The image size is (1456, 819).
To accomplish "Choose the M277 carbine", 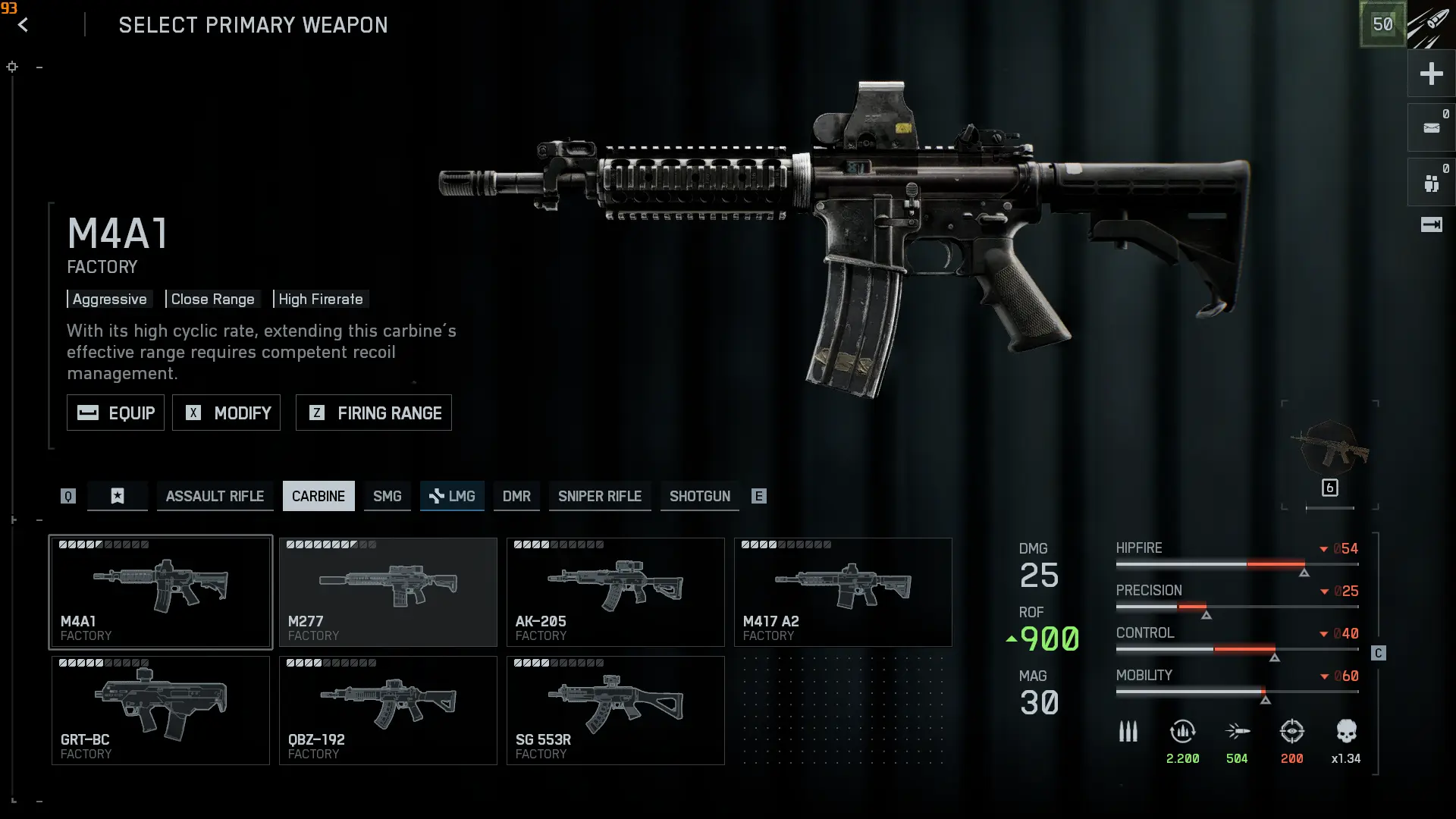I will click(388, 592).
